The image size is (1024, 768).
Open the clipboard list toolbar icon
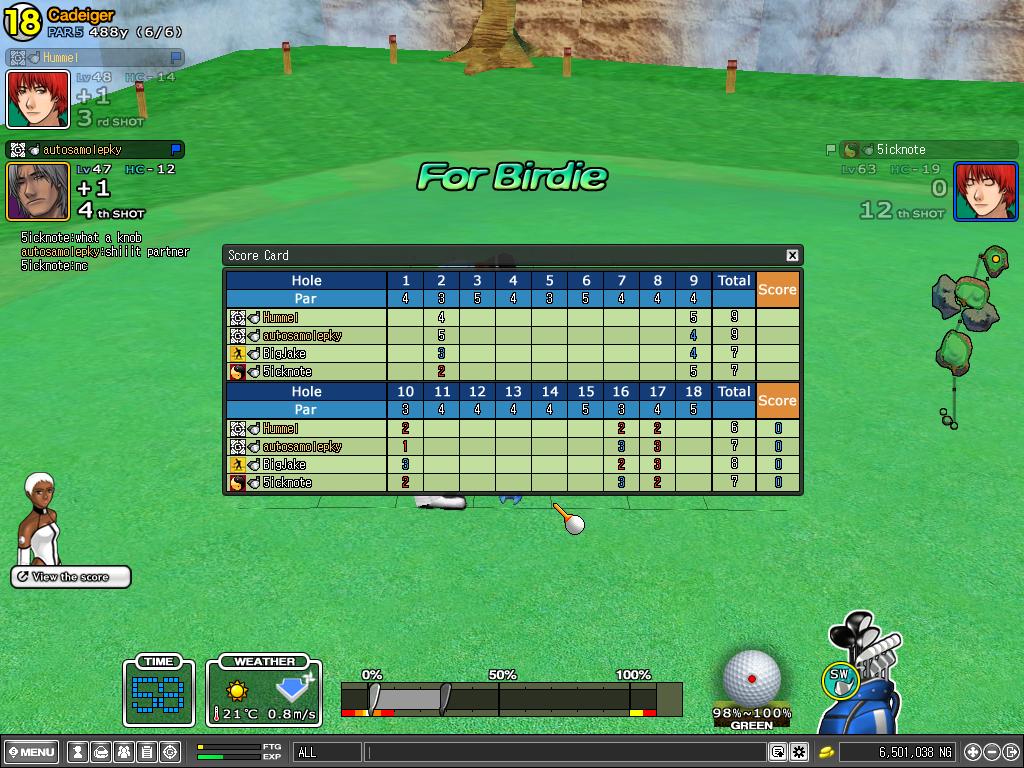coord(147,752)
